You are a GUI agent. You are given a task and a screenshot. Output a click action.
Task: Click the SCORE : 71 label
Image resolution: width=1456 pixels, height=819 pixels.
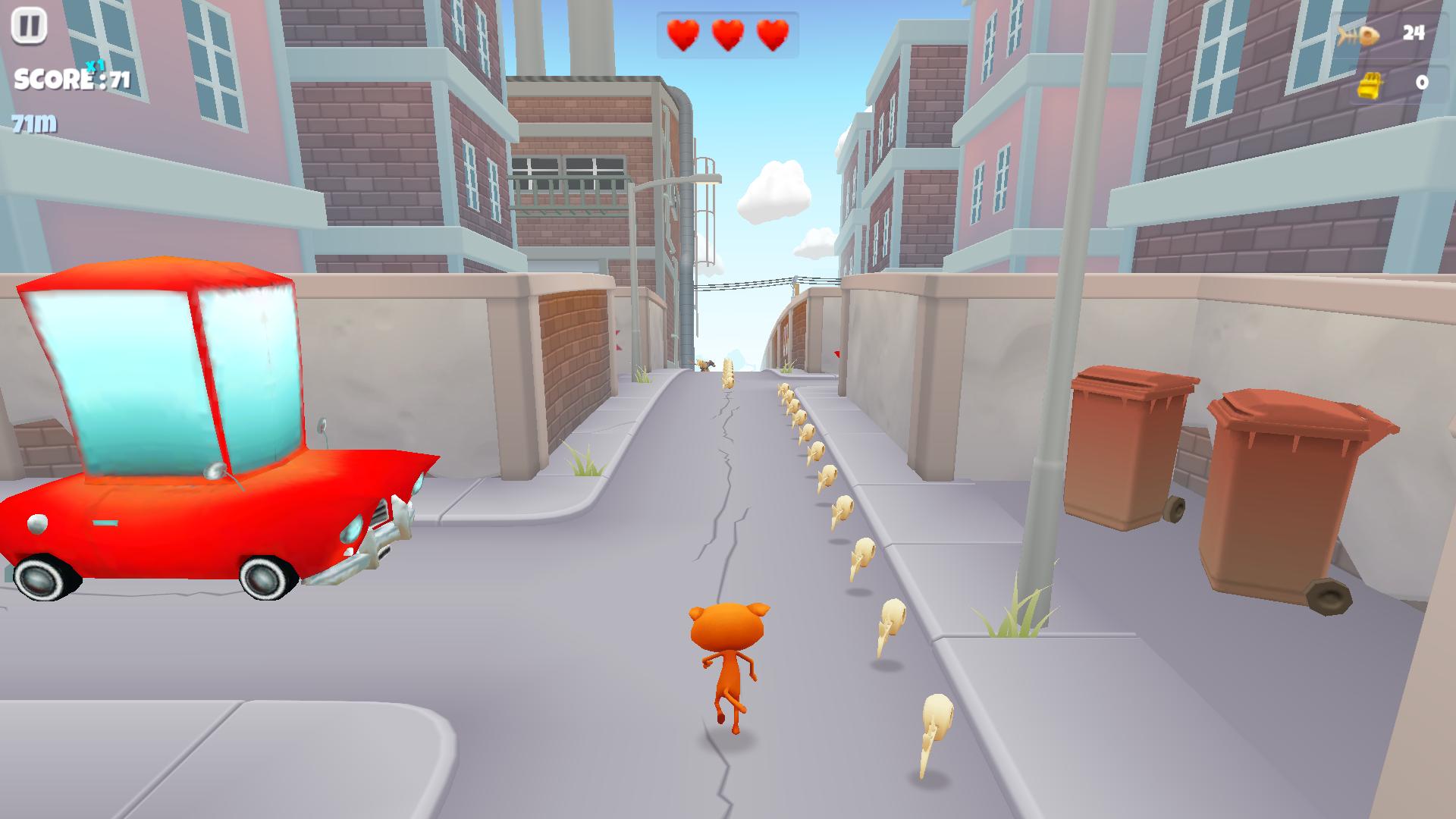(72, 78)
